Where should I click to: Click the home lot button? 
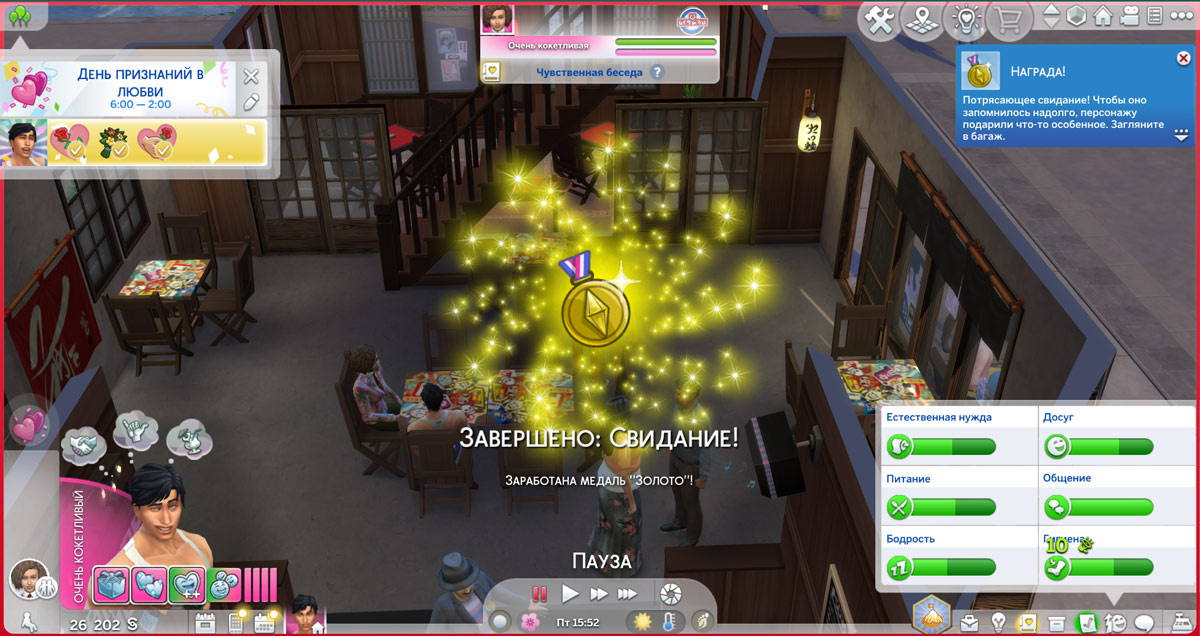click(1103, 17)
